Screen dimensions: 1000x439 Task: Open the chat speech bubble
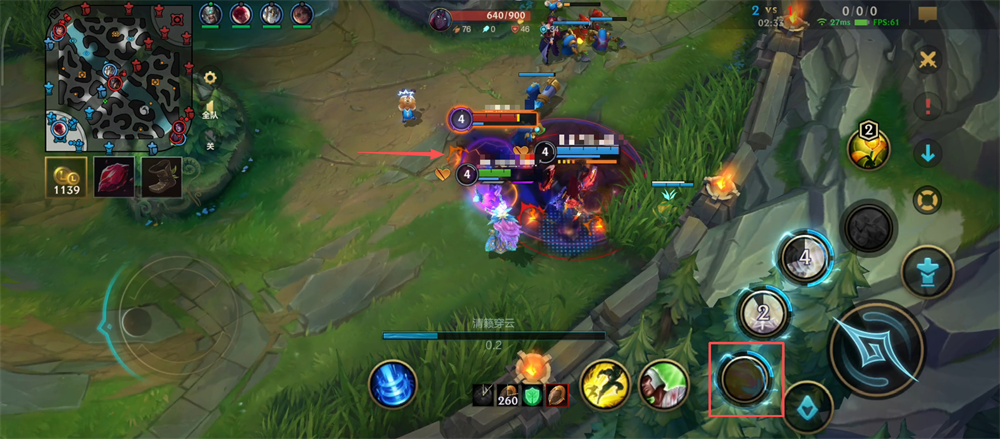tap(928, 14)
